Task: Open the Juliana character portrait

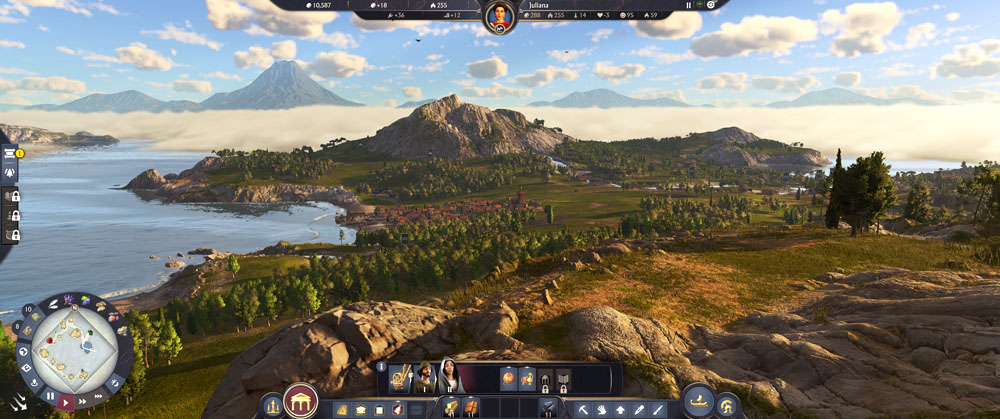Action: tap(500, 17)
